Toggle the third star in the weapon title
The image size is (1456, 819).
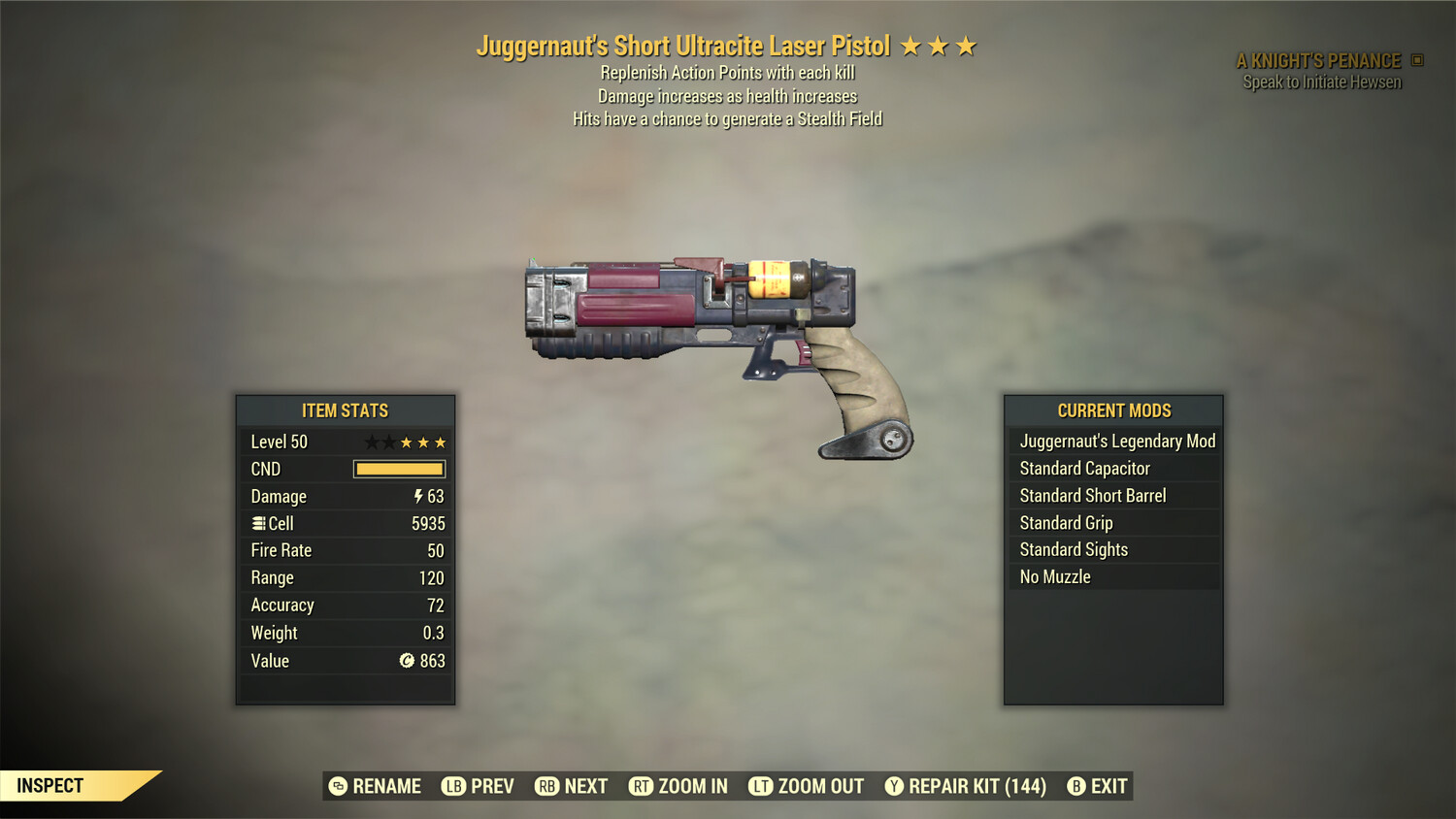tap(969, 45)
